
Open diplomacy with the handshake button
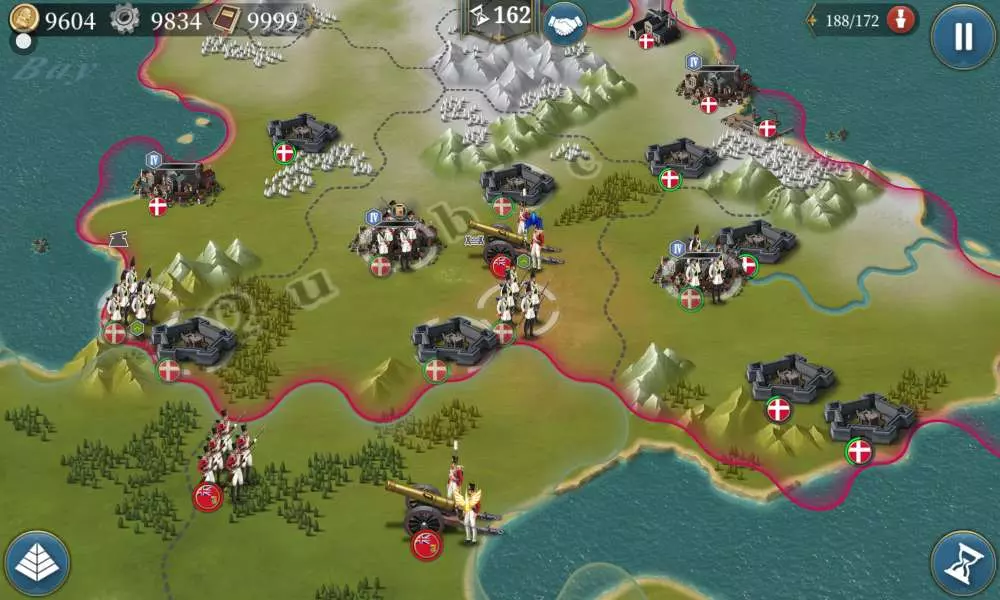point(566,25)
